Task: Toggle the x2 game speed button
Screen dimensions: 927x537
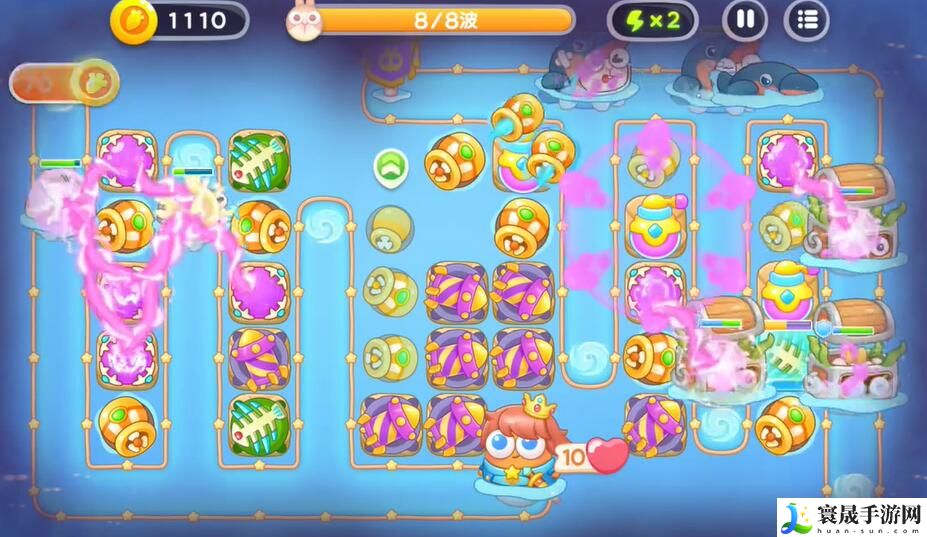Action: (652, 20)
